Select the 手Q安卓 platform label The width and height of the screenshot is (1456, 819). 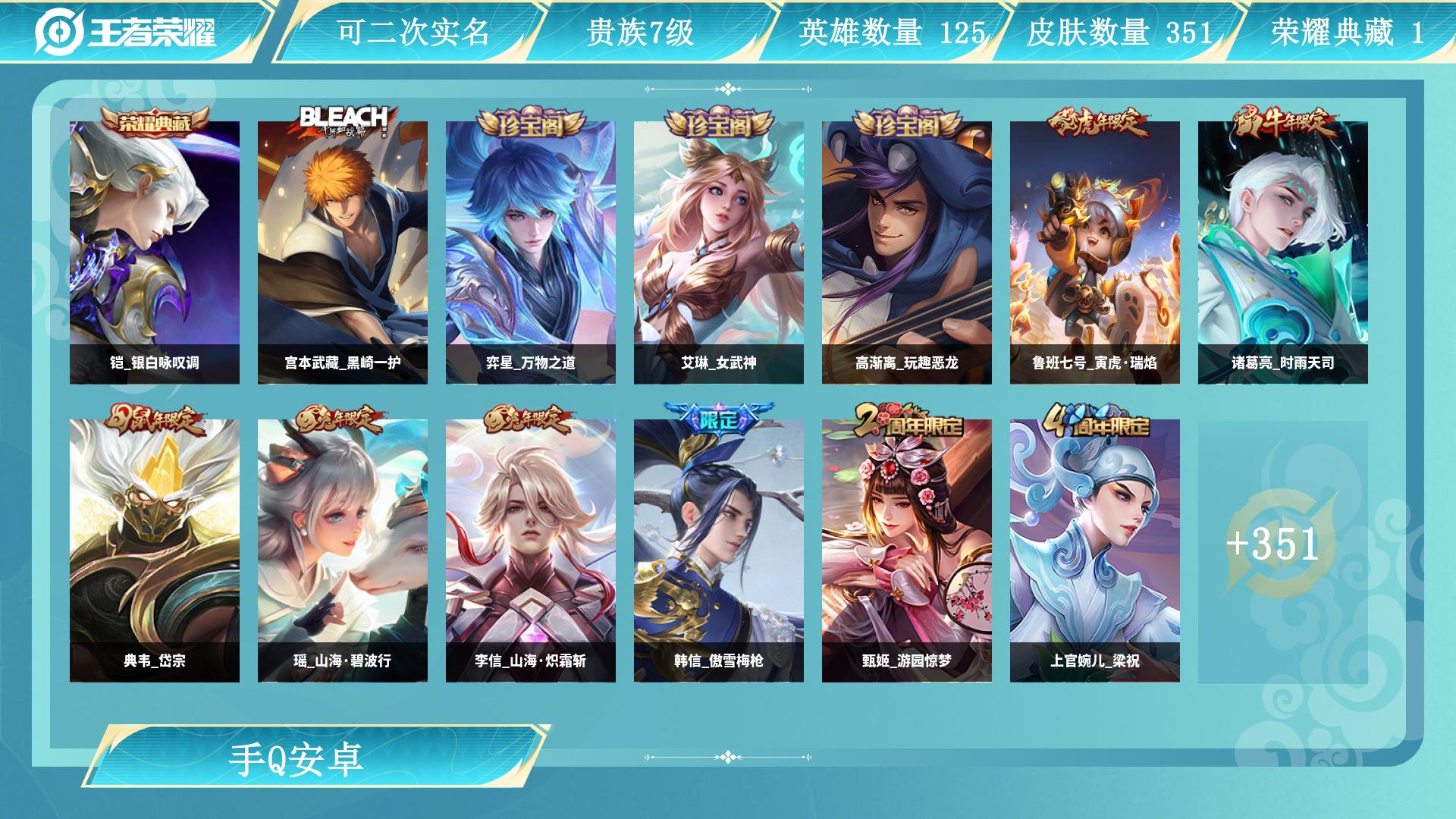296,759
